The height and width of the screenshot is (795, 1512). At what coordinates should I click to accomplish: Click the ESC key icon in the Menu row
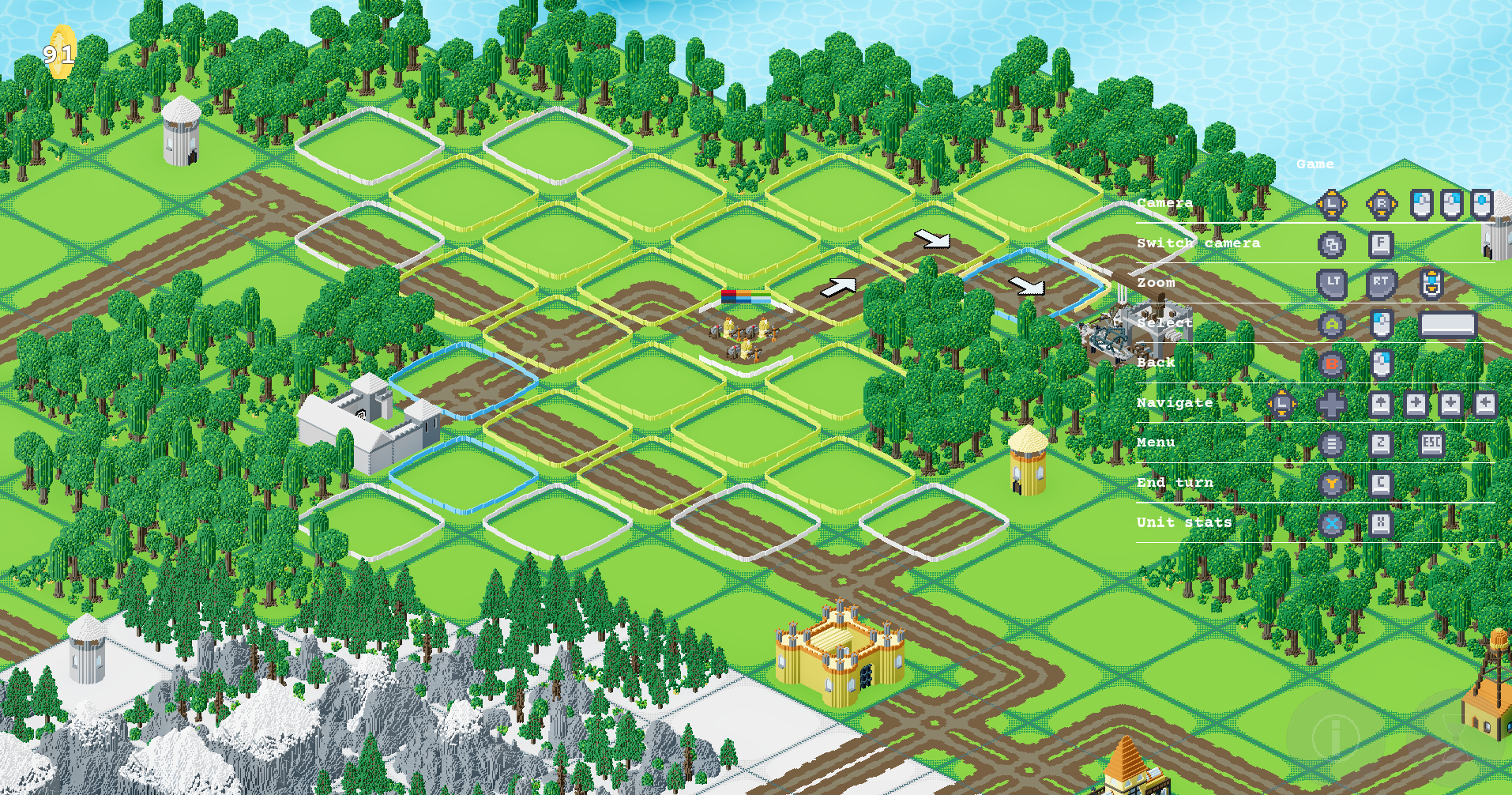[x=1431, y=444]
